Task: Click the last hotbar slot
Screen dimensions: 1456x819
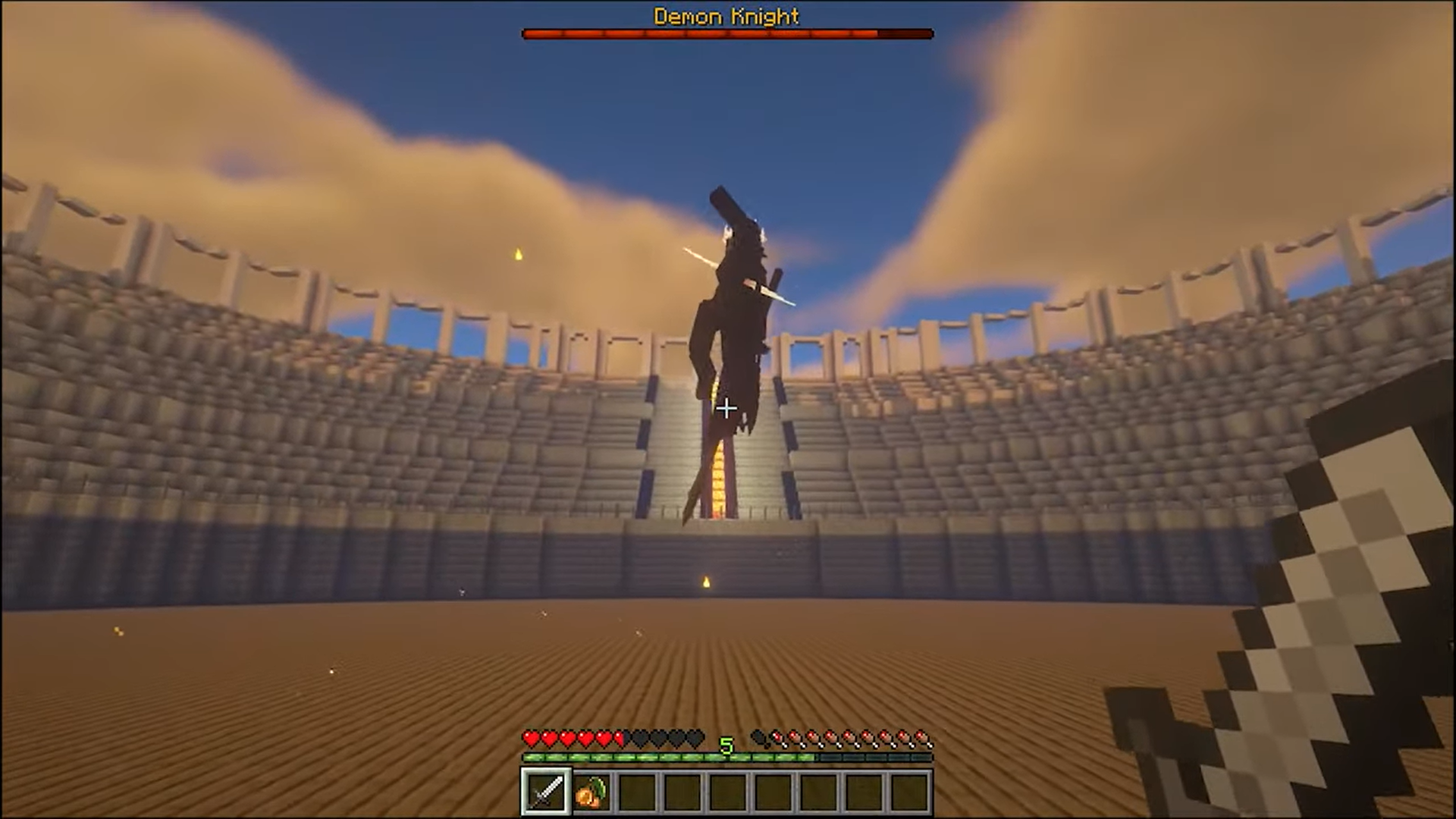Action: click(908, 791)
